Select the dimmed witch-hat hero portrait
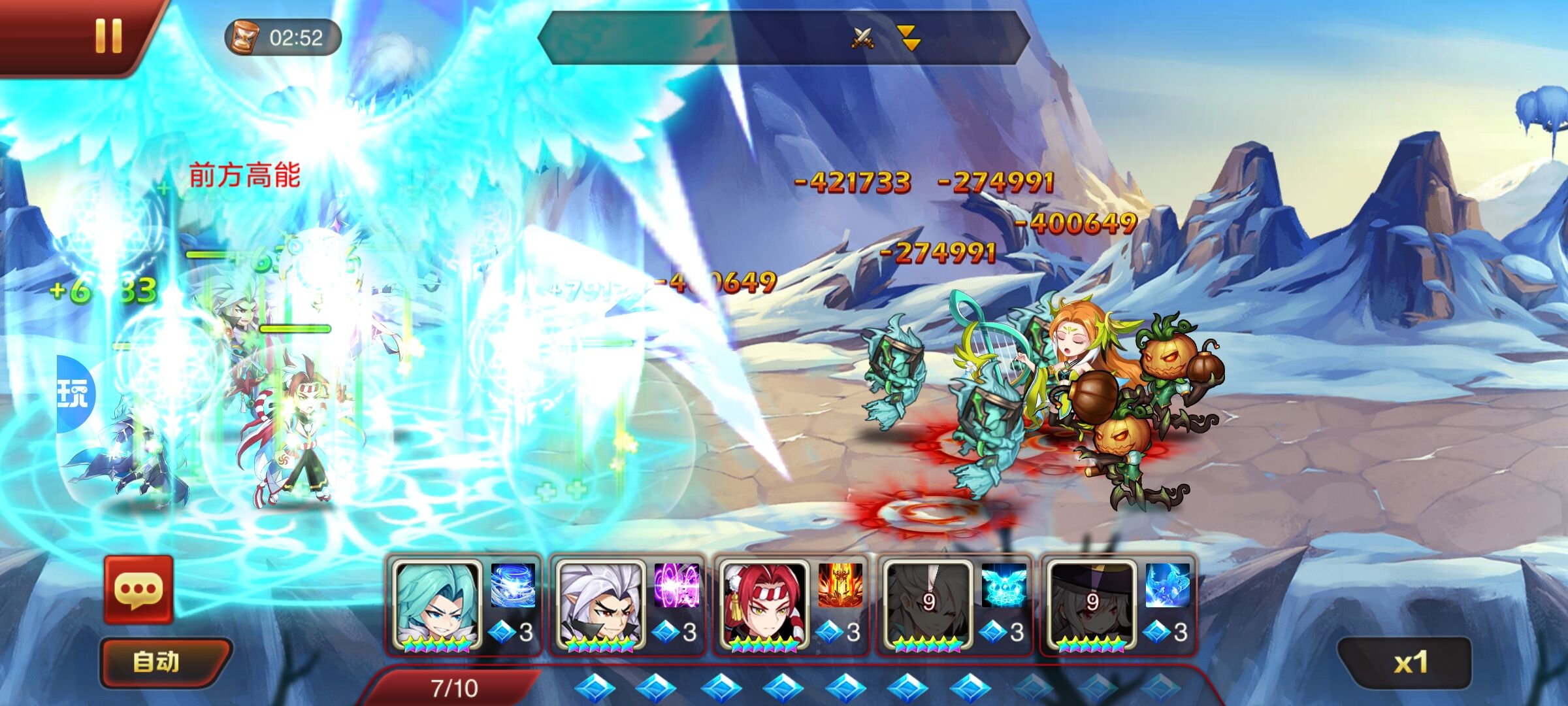 point(1092,605)
